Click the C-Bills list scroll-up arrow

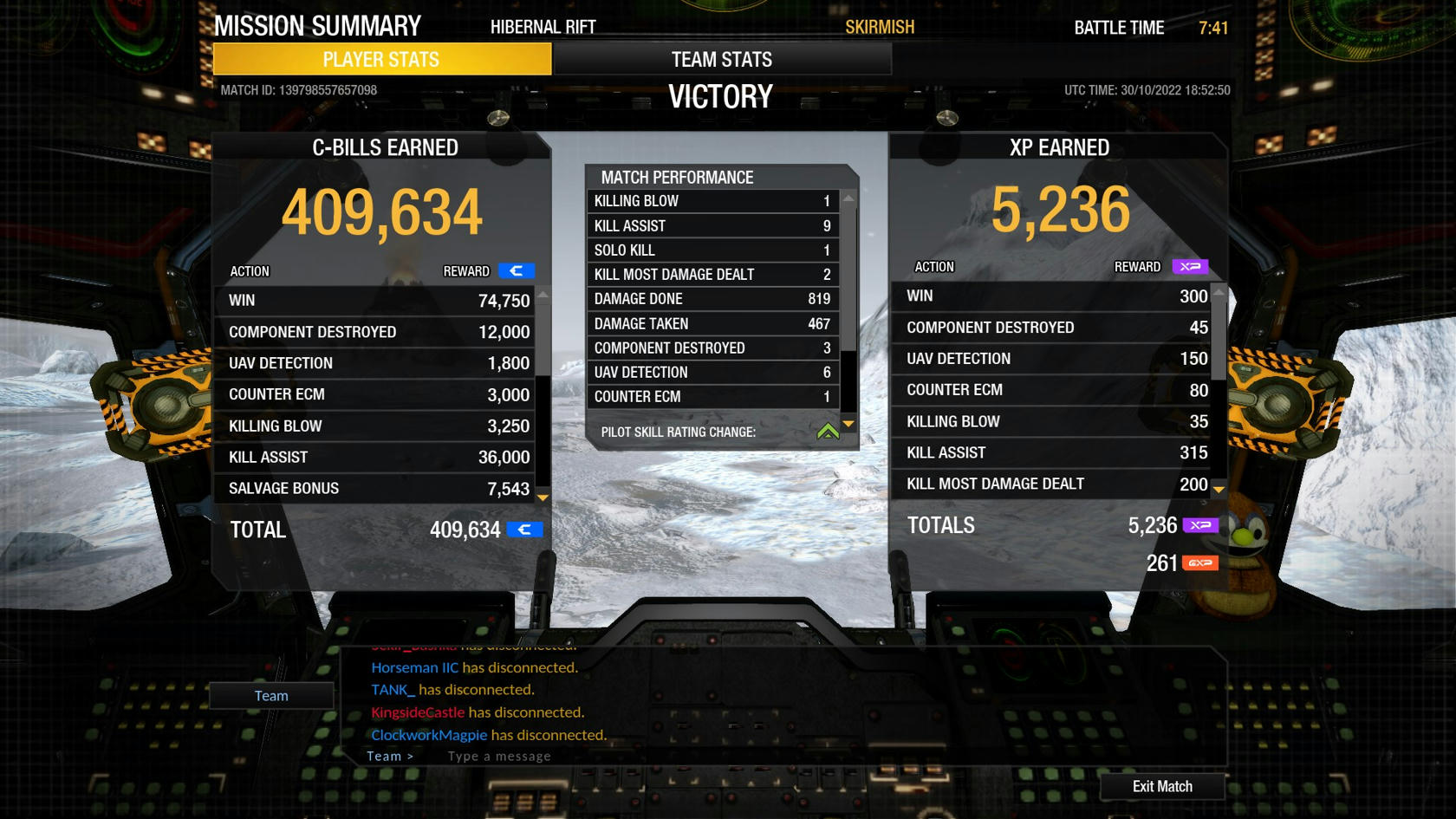(x=543, y=296)
